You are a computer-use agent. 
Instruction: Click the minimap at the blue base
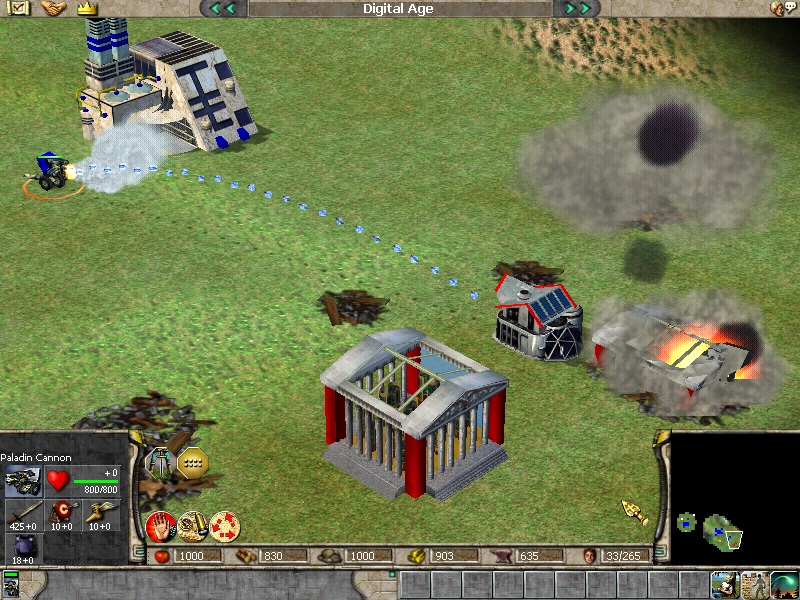pyautogui.click(x=722, y=528)
